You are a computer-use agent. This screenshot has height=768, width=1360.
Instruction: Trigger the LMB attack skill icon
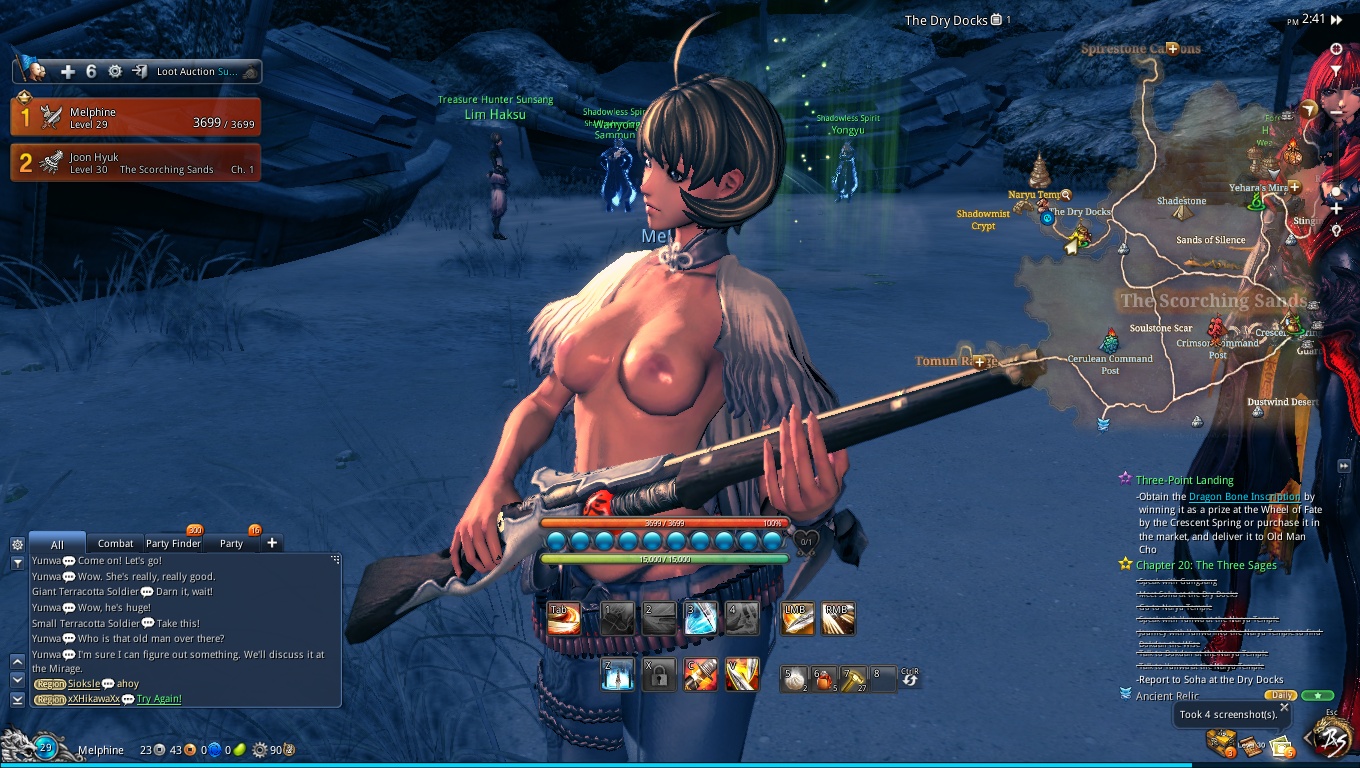coord(797,618)
